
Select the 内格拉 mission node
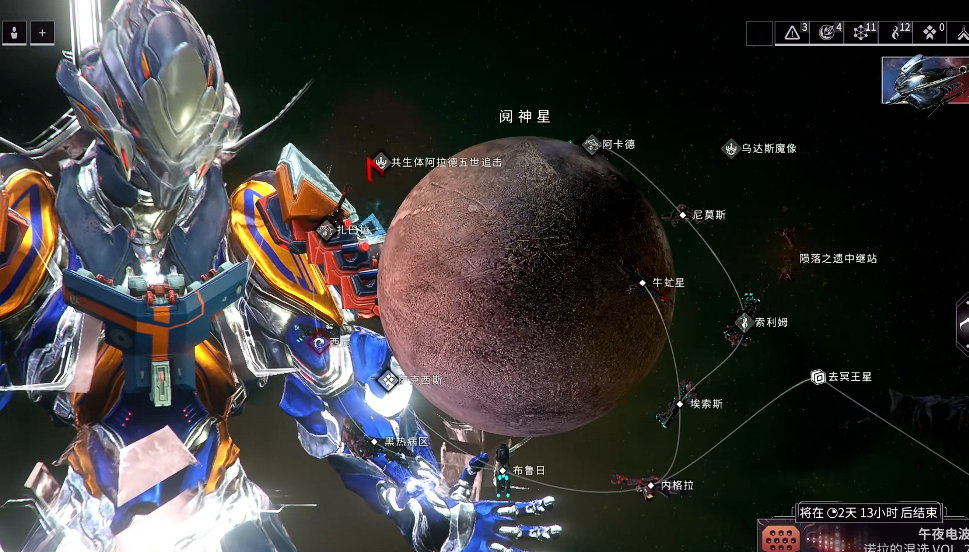point(652,485)
